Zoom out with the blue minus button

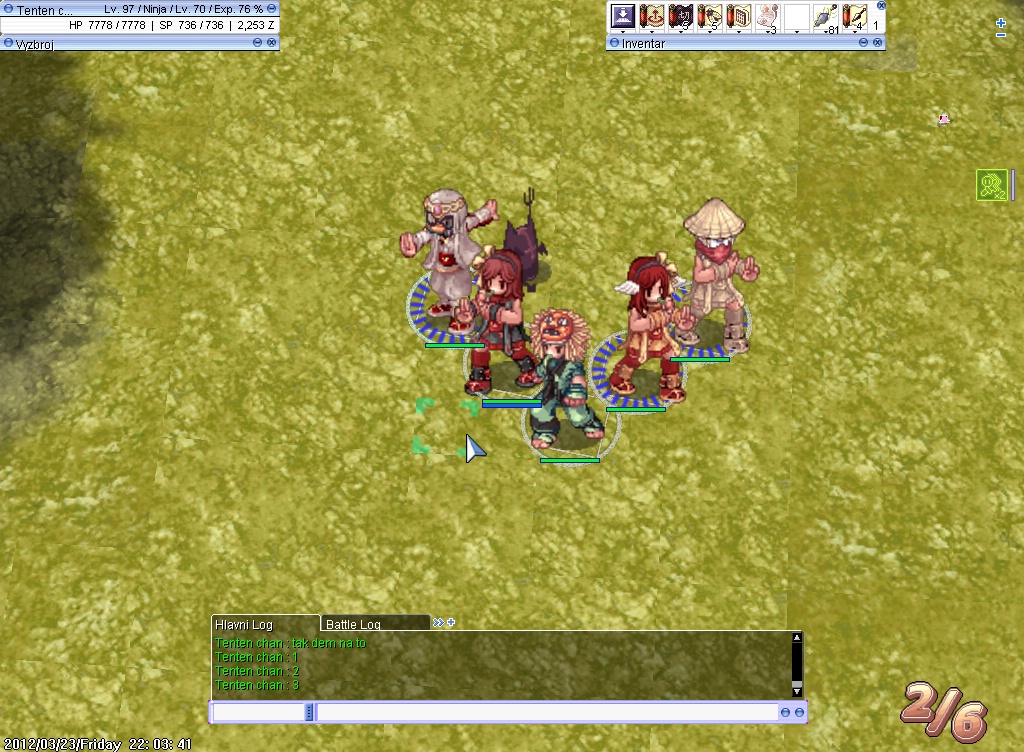pyautogui.click(x=1001, y=36)
